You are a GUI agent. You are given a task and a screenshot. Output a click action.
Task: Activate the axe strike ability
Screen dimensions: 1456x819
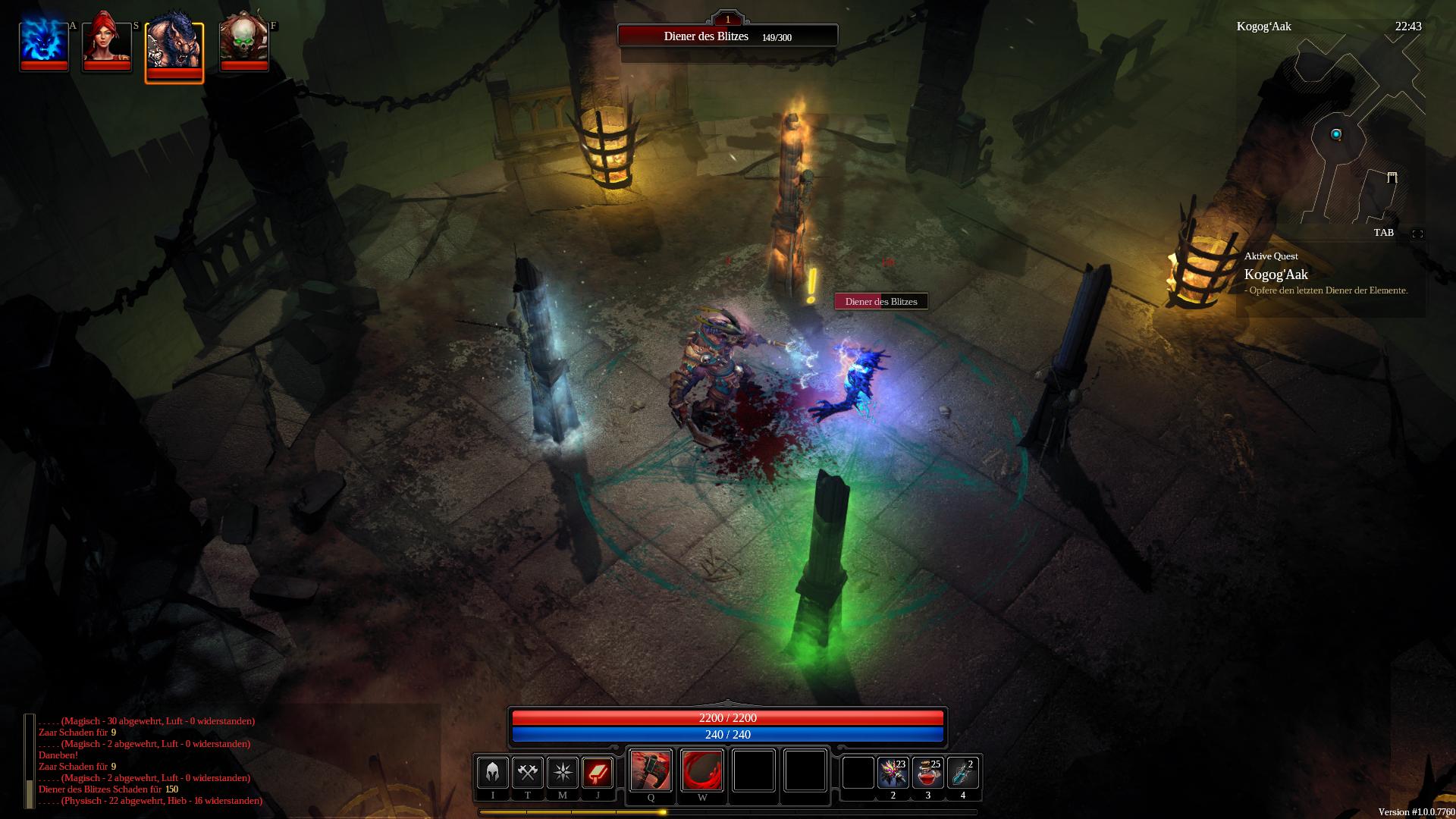651,770
